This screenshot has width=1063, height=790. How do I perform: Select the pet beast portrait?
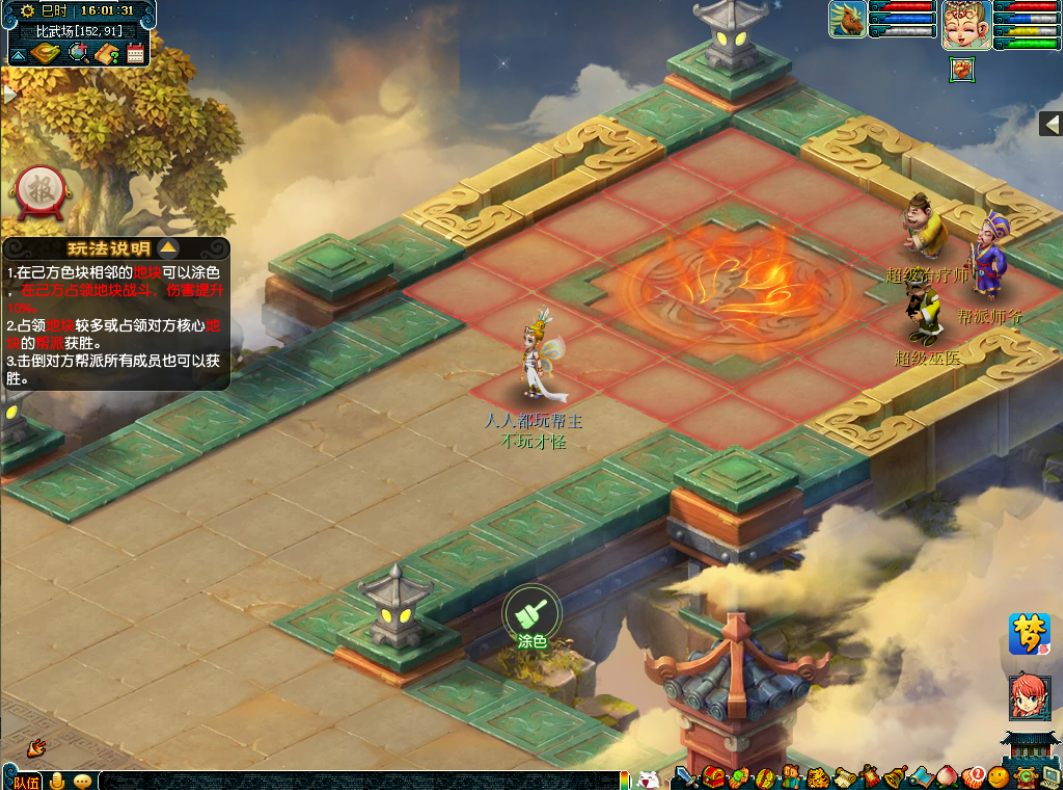847,19
